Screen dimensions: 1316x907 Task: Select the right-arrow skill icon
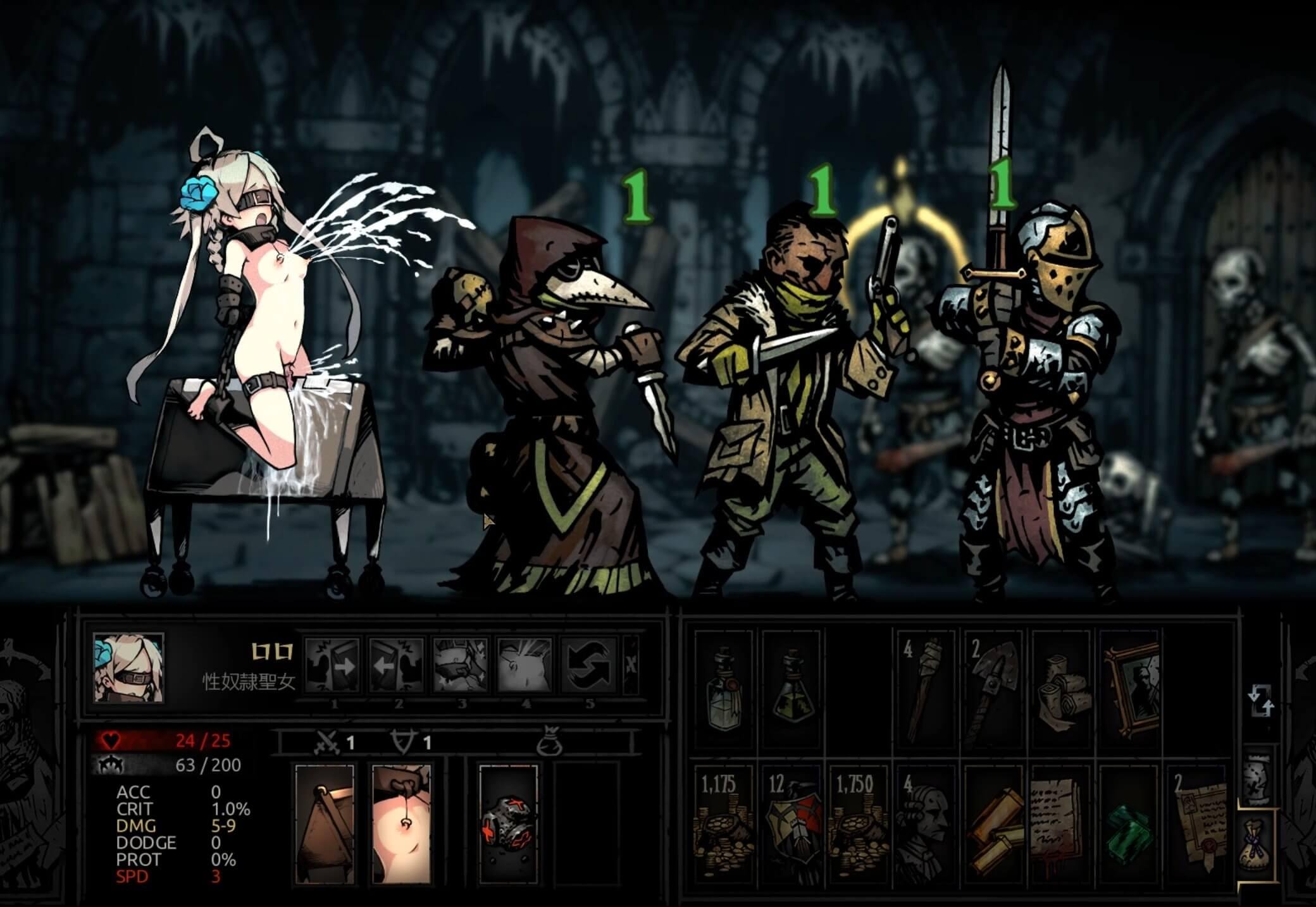click(x=332, y=664)
